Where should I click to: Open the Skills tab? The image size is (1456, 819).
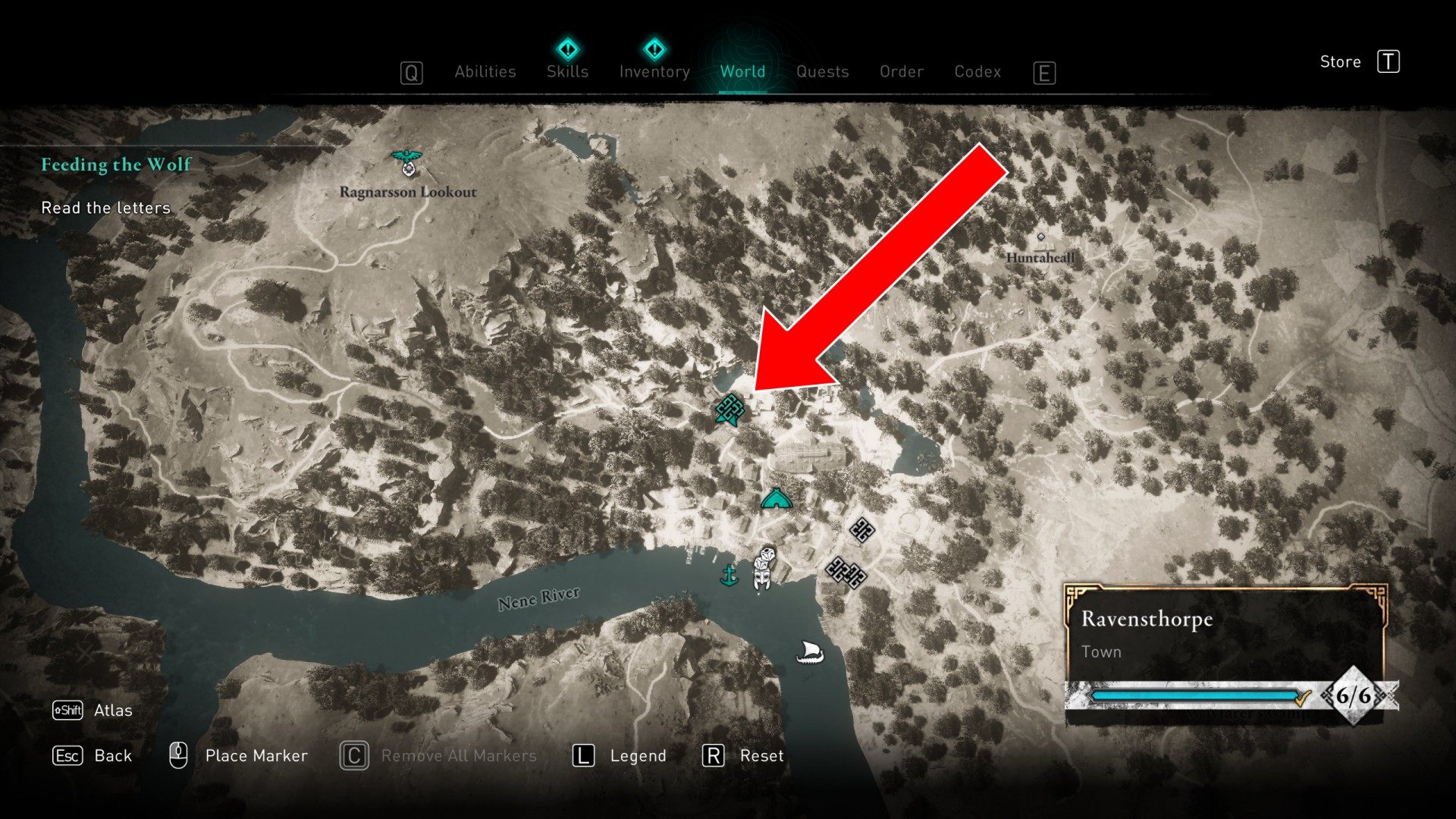tap(567, 71)
